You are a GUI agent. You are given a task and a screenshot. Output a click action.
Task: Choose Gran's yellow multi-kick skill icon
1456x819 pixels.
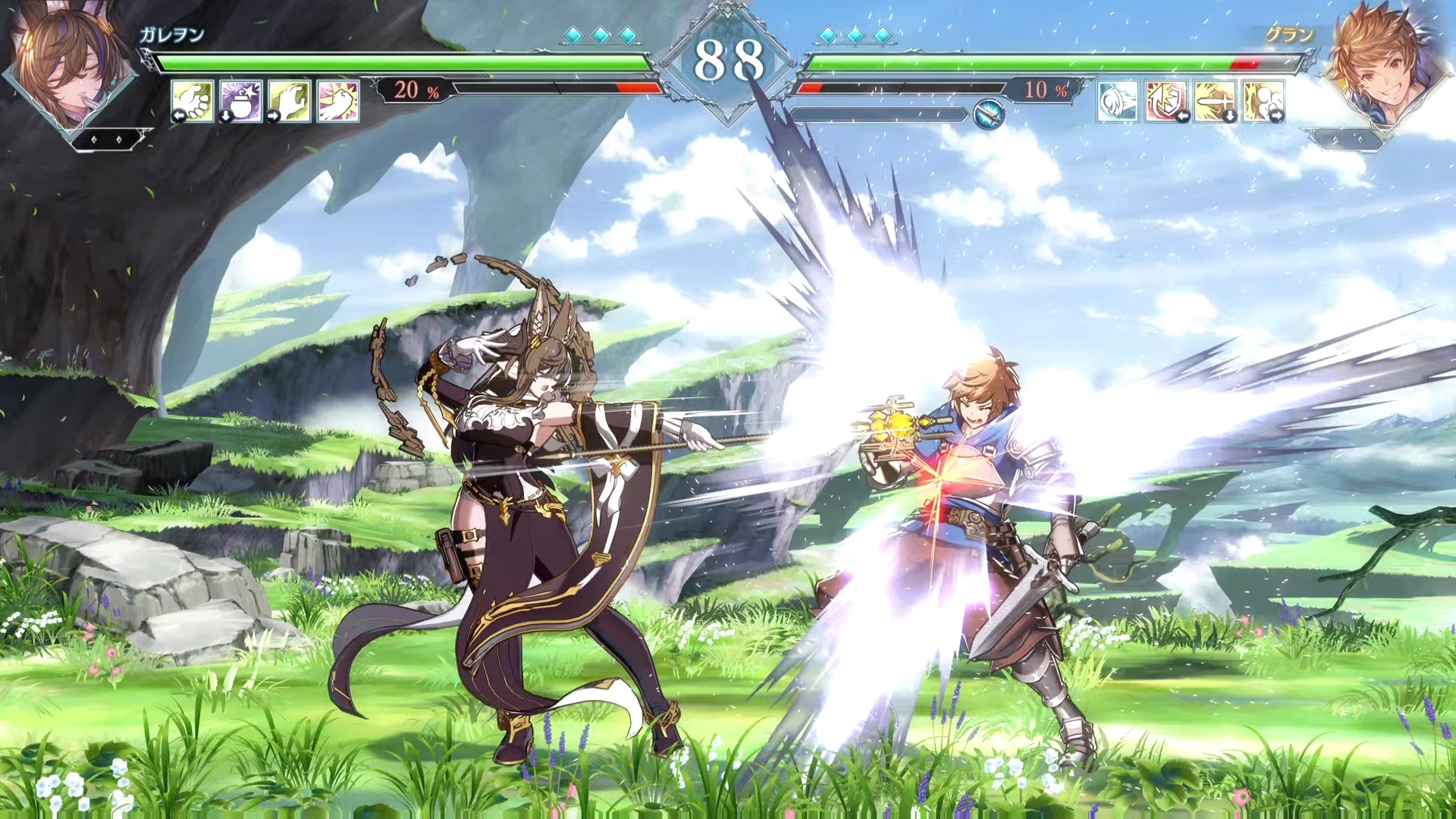click(x=1263, y=101)
